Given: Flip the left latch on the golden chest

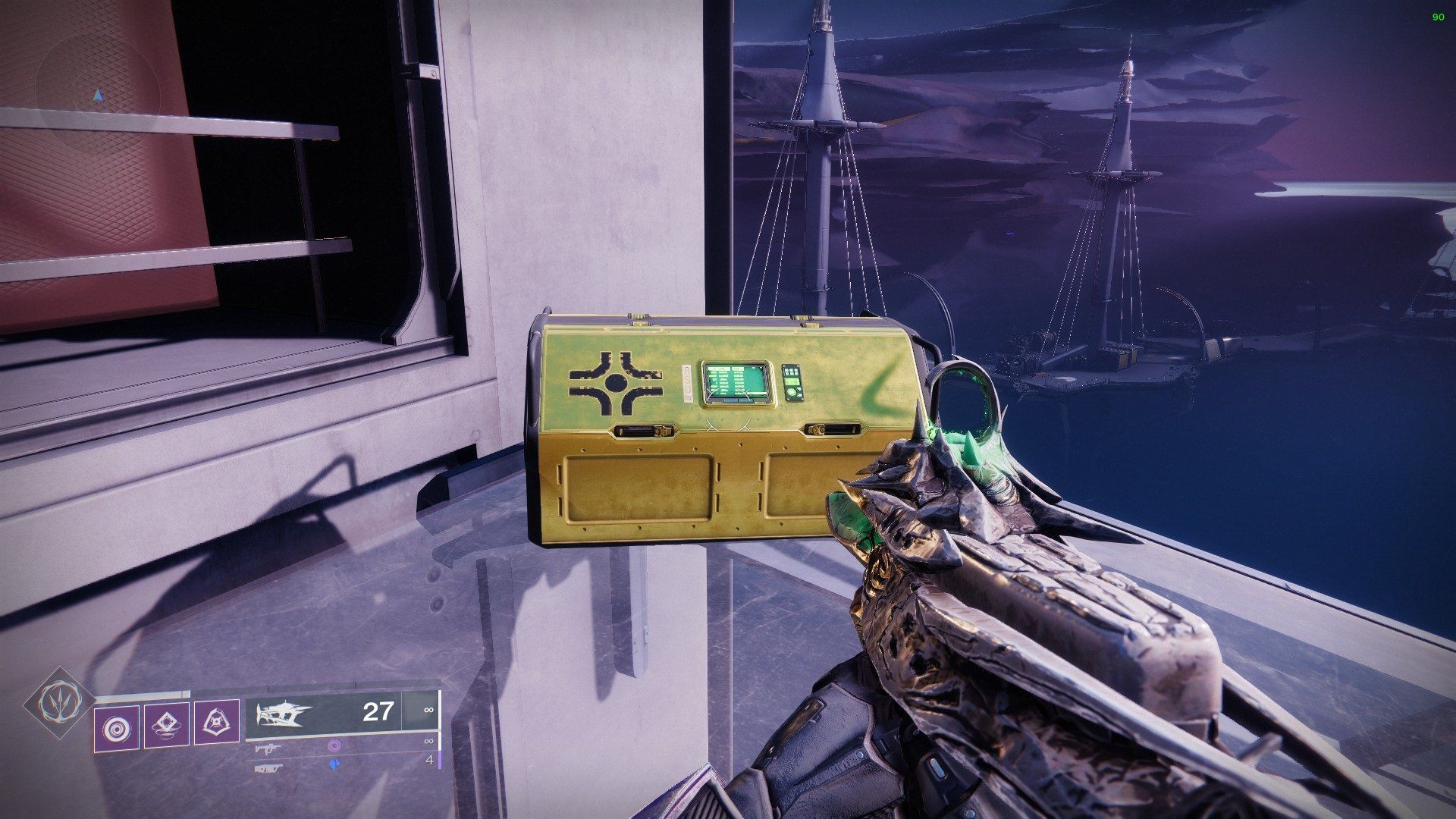Looking at the screenshot, I should coord(642,429).
